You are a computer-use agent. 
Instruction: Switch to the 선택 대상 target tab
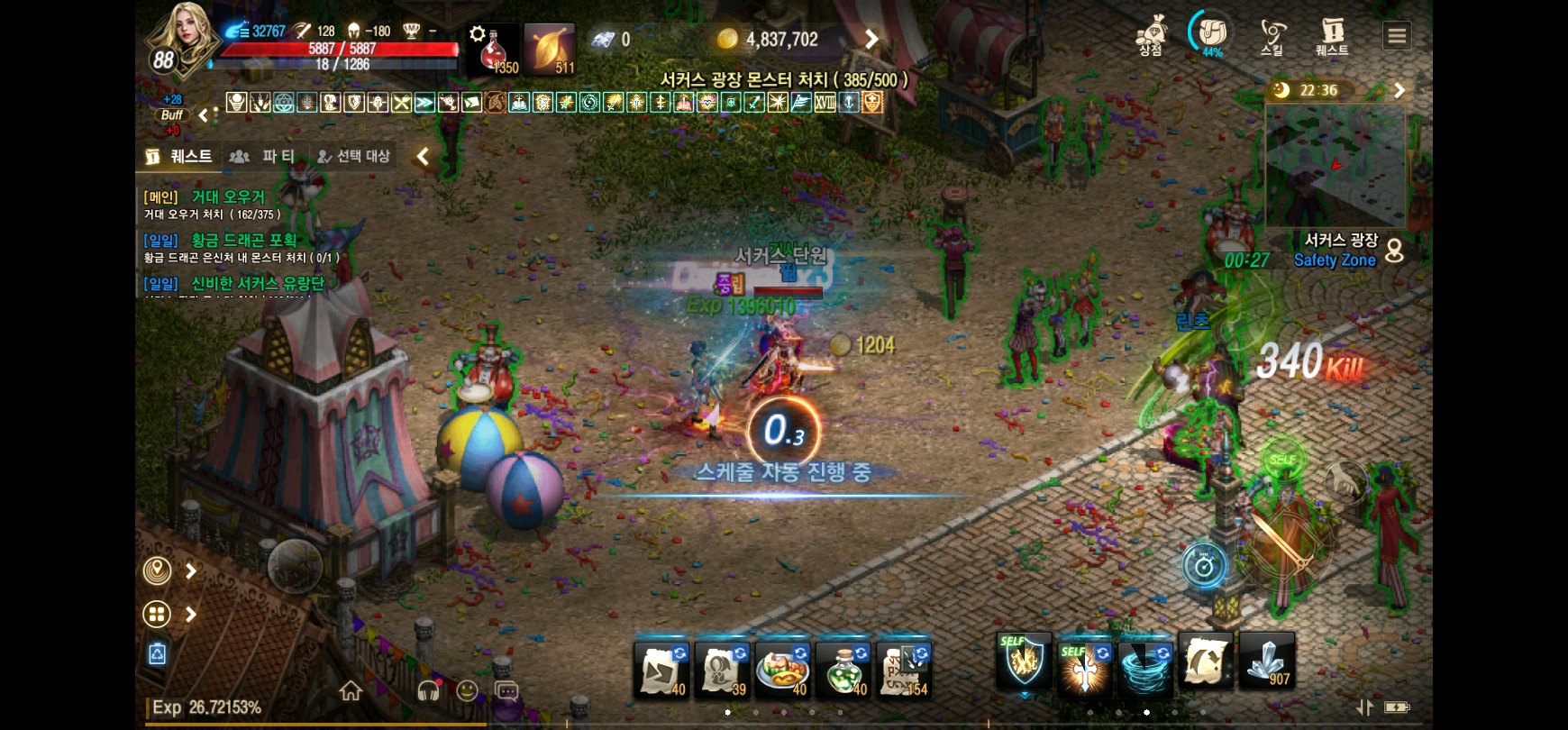[354, 156]
